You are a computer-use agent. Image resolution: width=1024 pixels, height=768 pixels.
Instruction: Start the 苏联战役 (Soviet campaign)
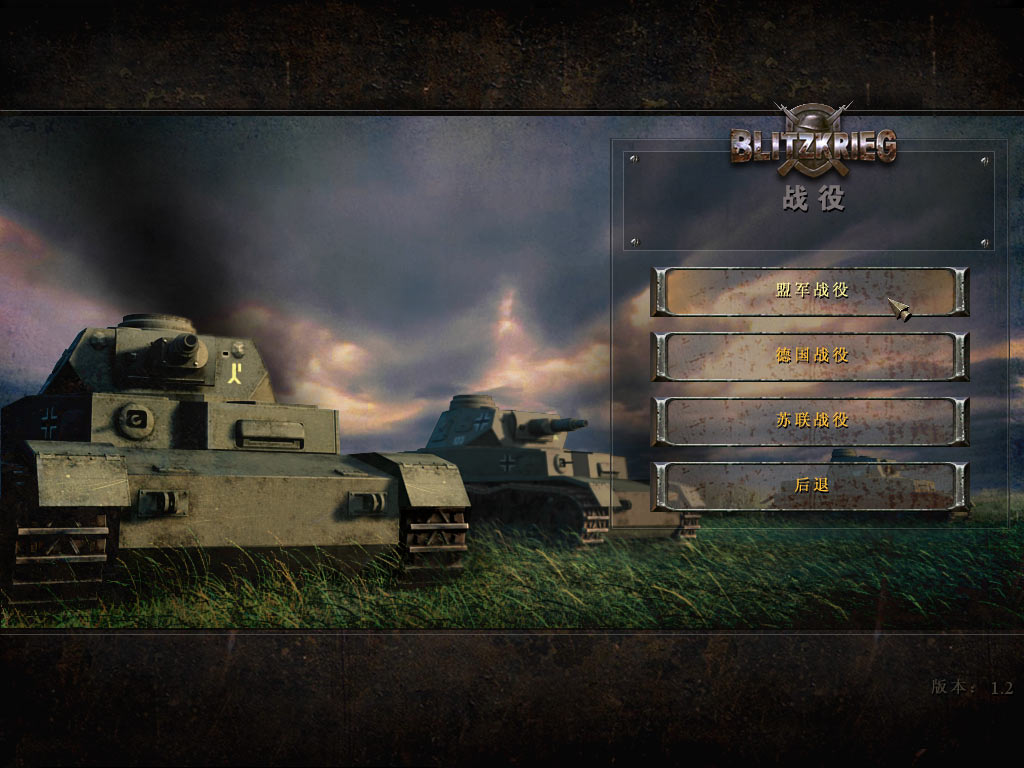click(x=810, y=421)
